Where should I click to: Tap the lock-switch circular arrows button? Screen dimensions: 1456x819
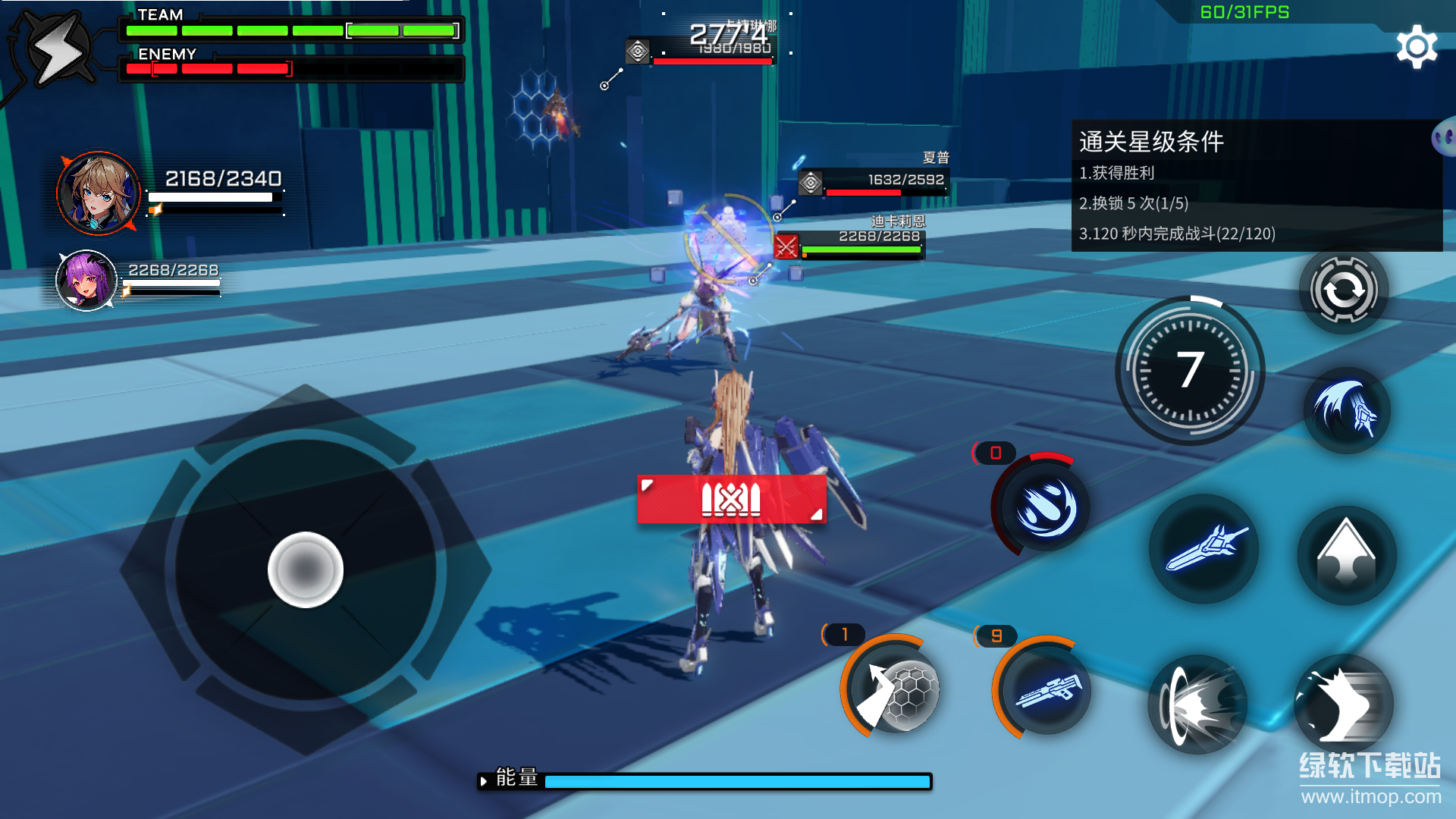(1343, 290)
